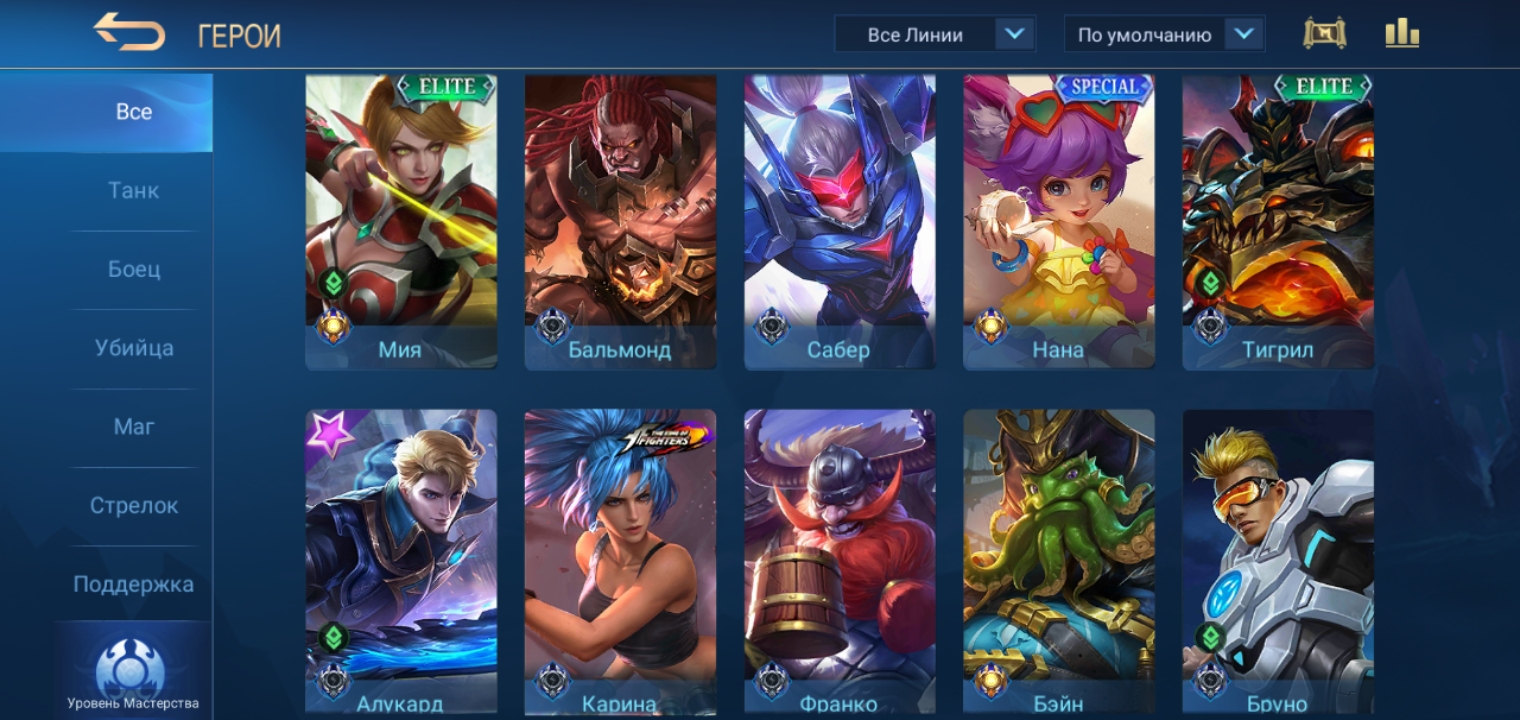Choose the Бруно hero card
Screen dimensions: 1520x720
[1277, 560]
